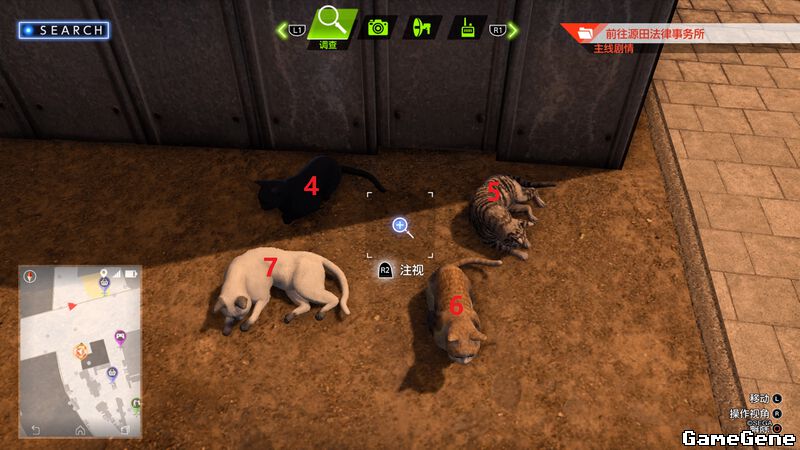
Task: Click the right green arrow for next tool
Action: click(x=514, y=30)
